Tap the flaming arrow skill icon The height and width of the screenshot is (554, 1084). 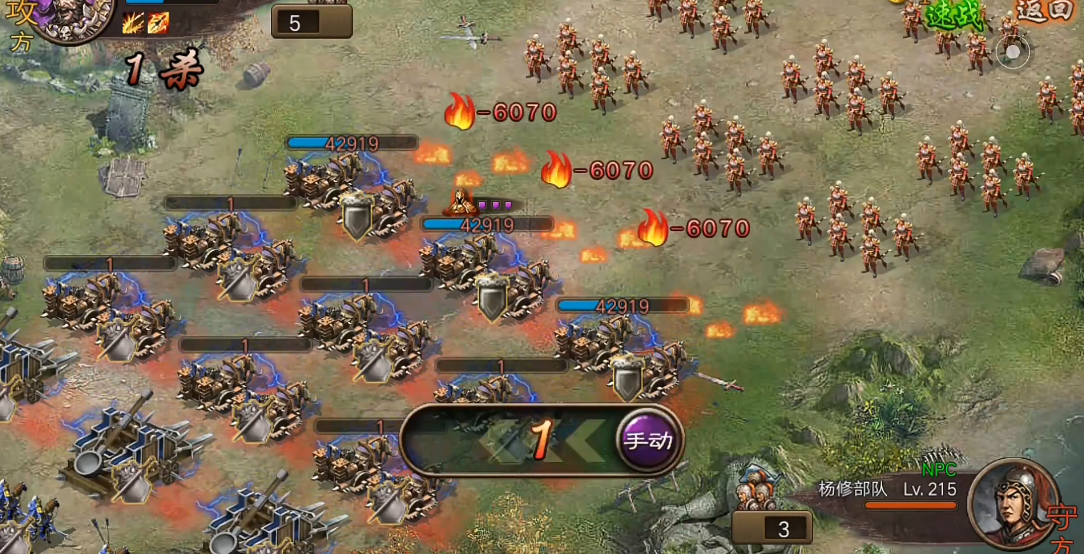click(158, 23)
